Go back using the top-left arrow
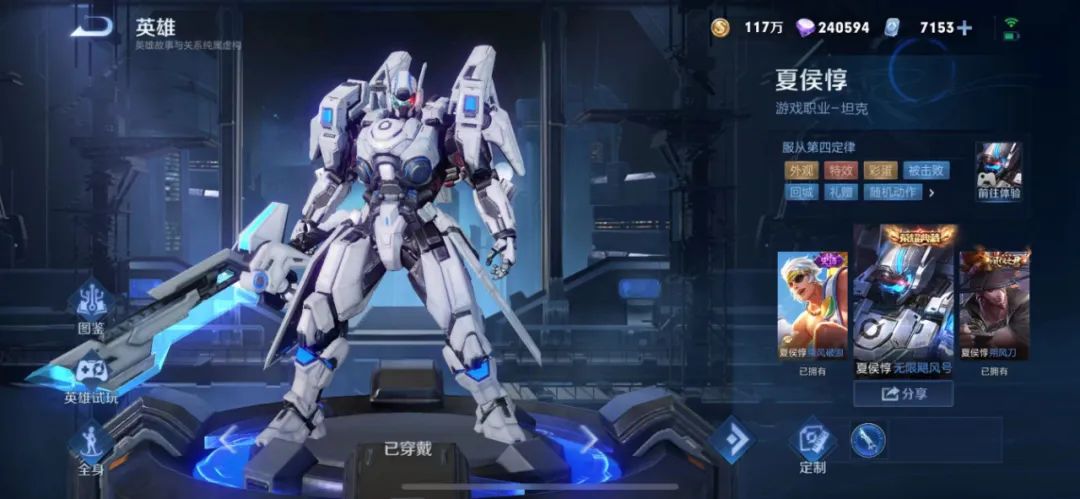Screen dimensions: 1080x499 (91, 27)
